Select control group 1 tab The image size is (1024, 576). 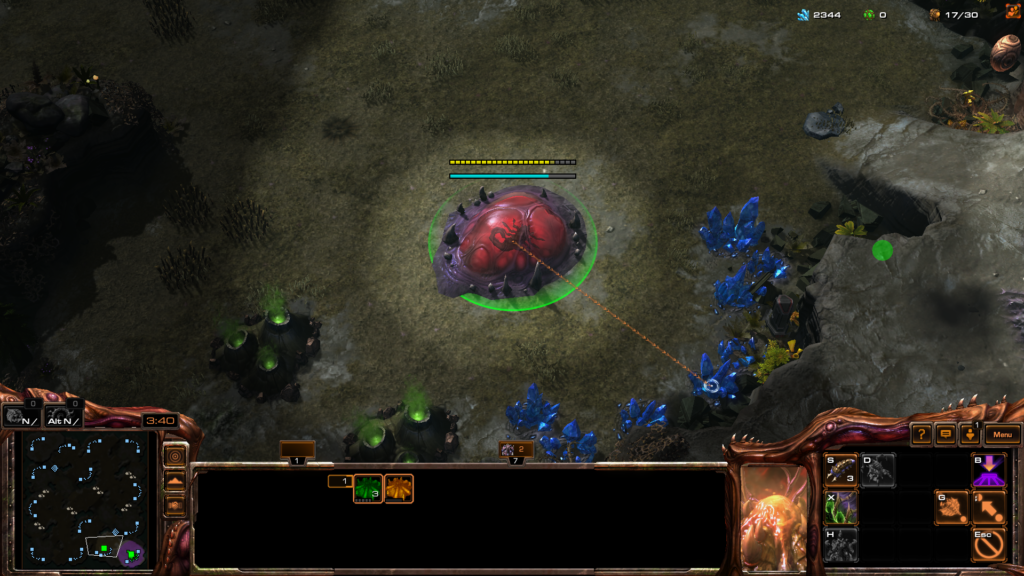pos(297,452)
